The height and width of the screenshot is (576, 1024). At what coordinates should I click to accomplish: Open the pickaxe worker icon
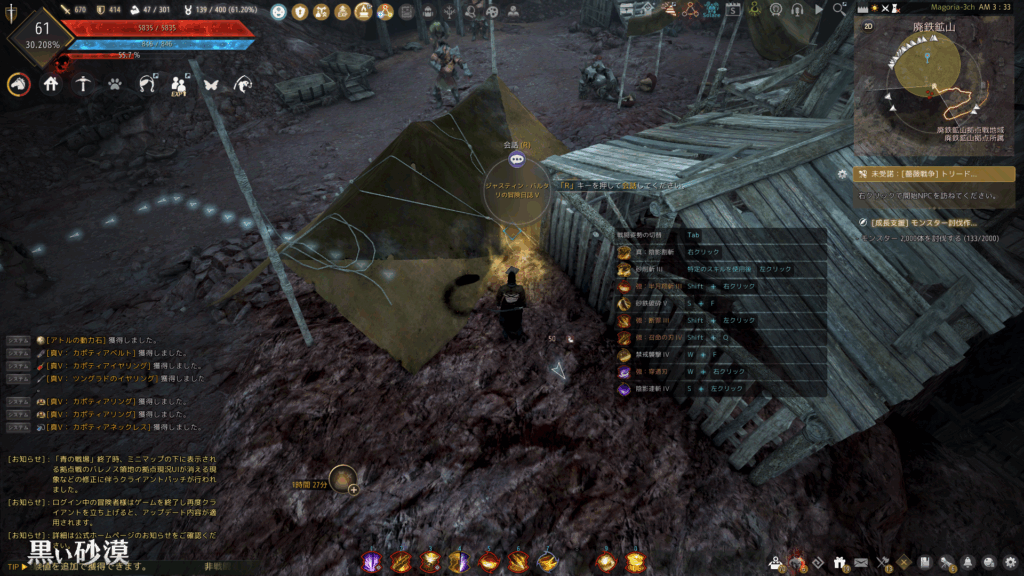coord(83,84)
